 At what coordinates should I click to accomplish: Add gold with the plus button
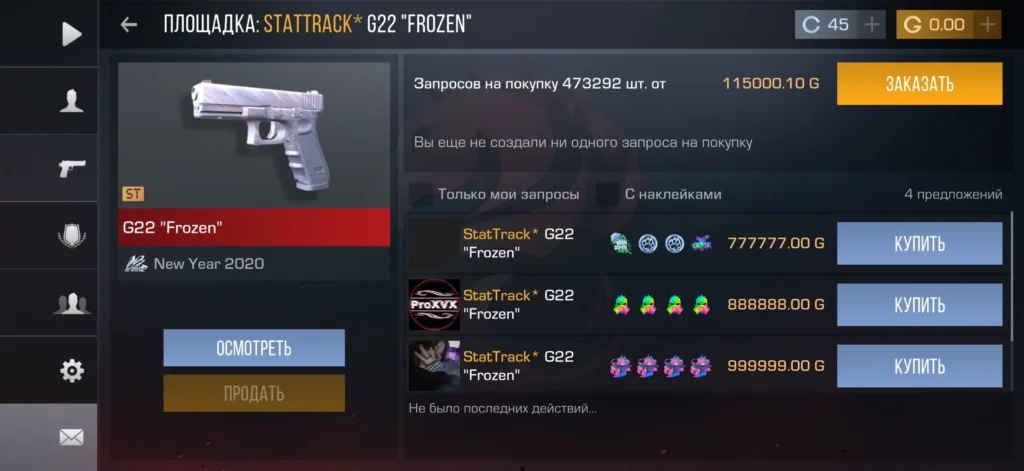(987, 25)
